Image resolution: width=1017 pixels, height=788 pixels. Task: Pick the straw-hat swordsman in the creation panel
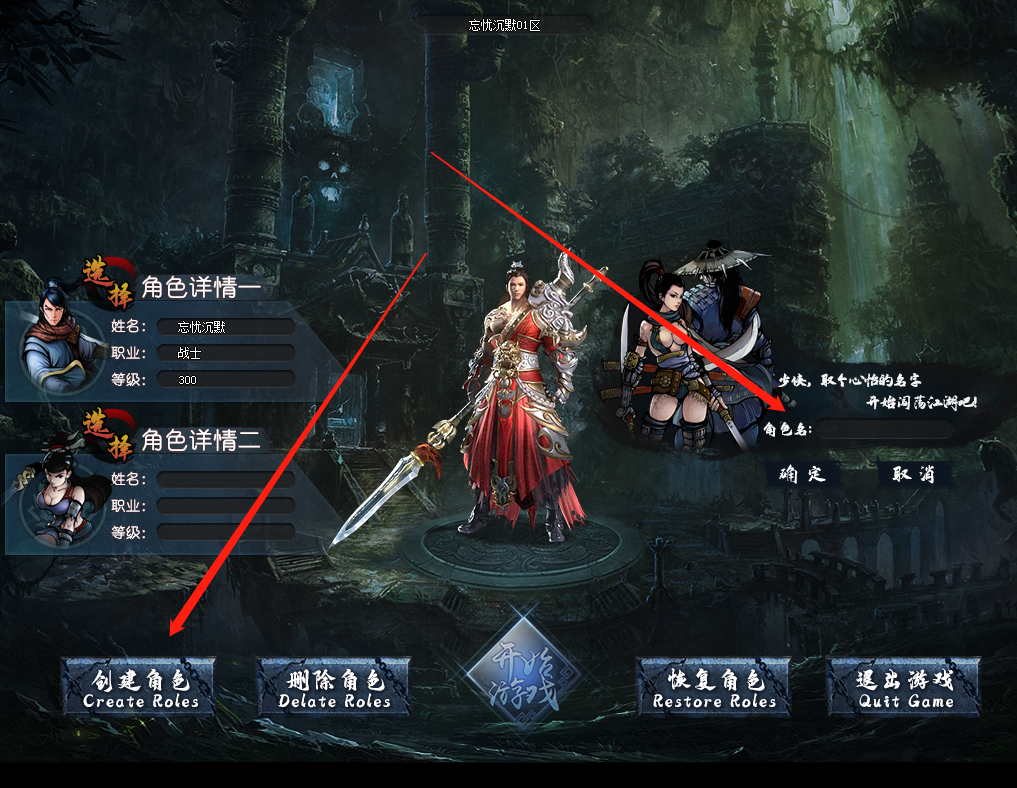pyautogui.click(x=722, y=310)
